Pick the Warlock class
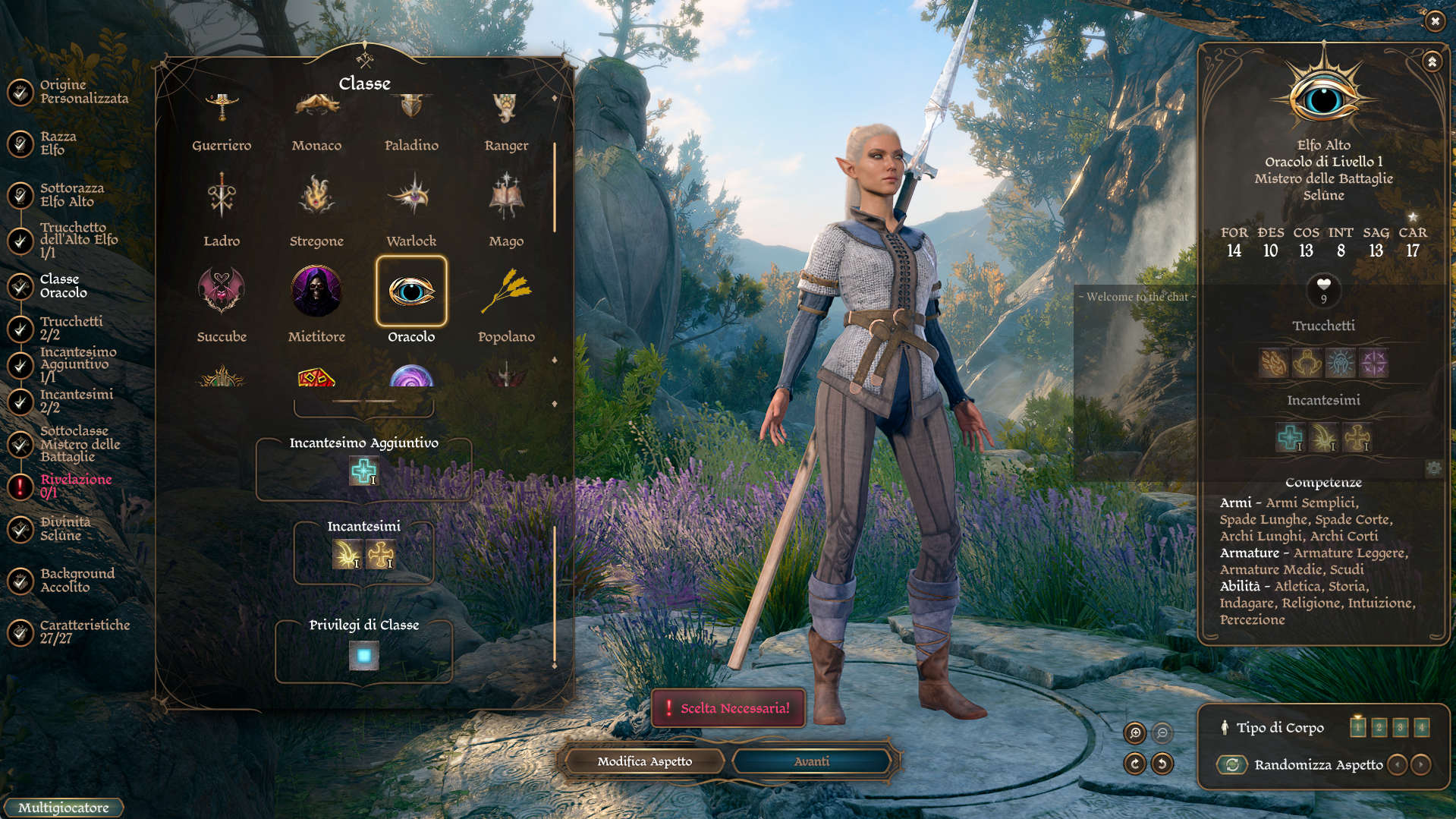This screenshot has height=819, width=1456. [411, 196]
